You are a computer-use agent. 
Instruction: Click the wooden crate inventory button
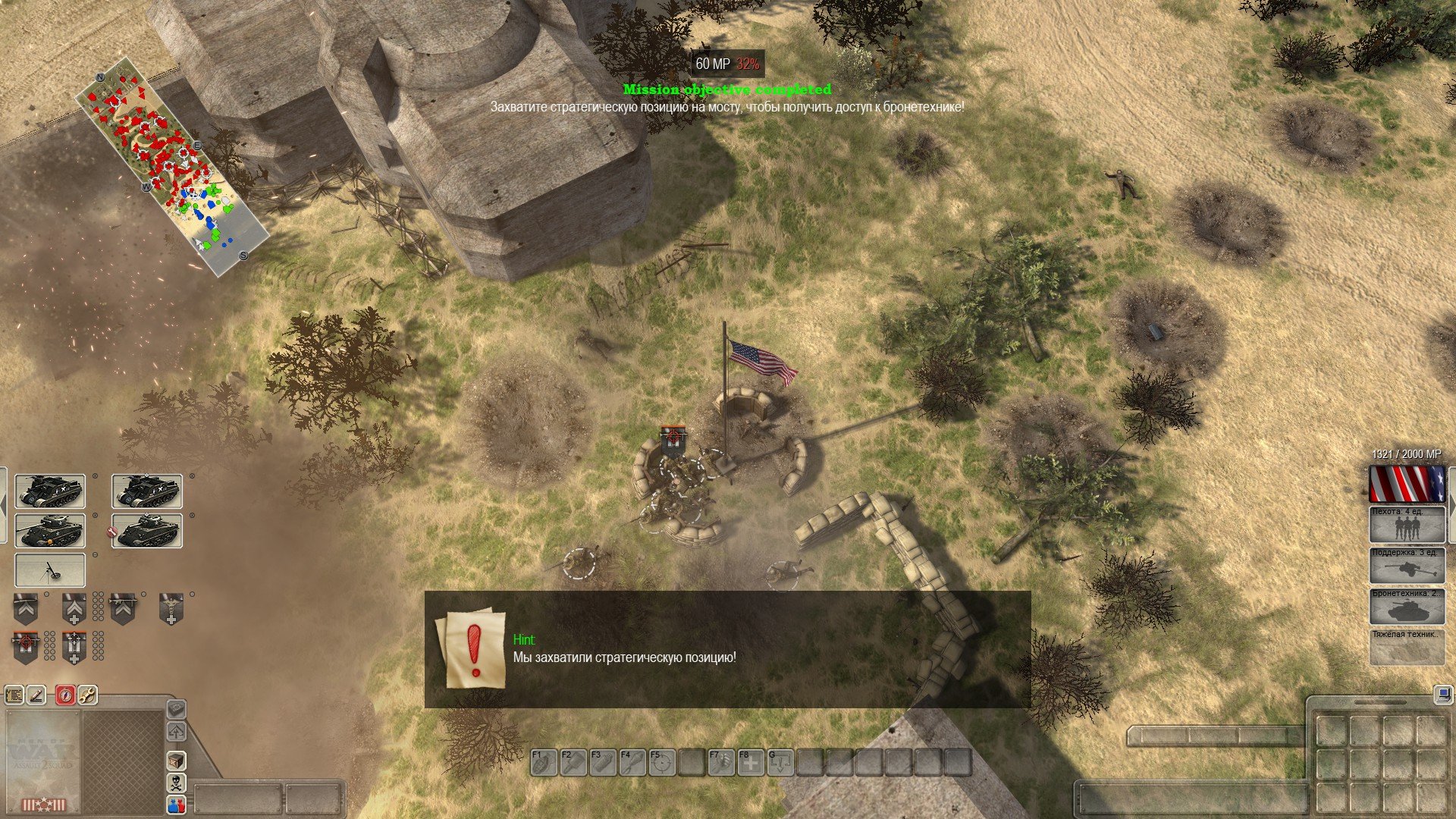click(x=176, y=760)
